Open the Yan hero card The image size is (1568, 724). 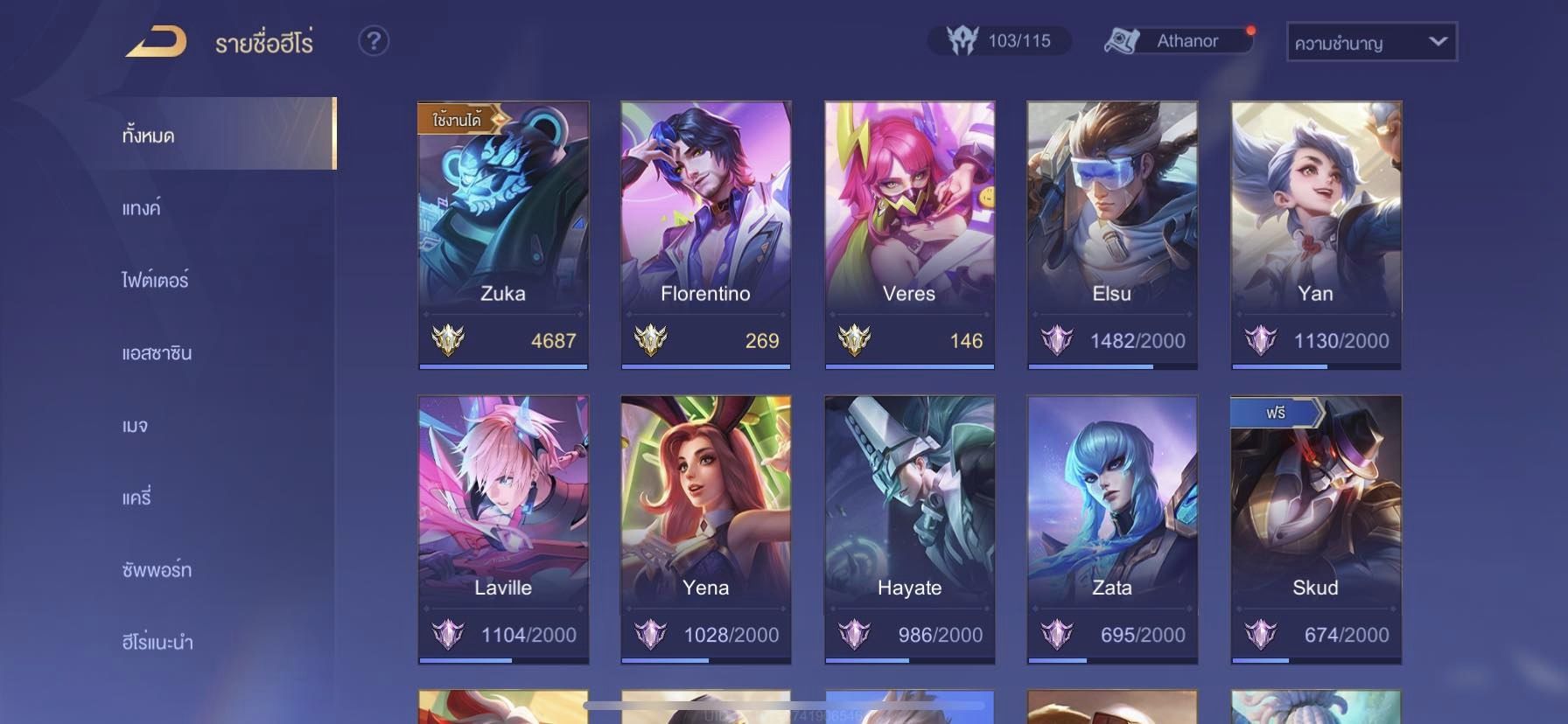click(x=1316, y=234)
